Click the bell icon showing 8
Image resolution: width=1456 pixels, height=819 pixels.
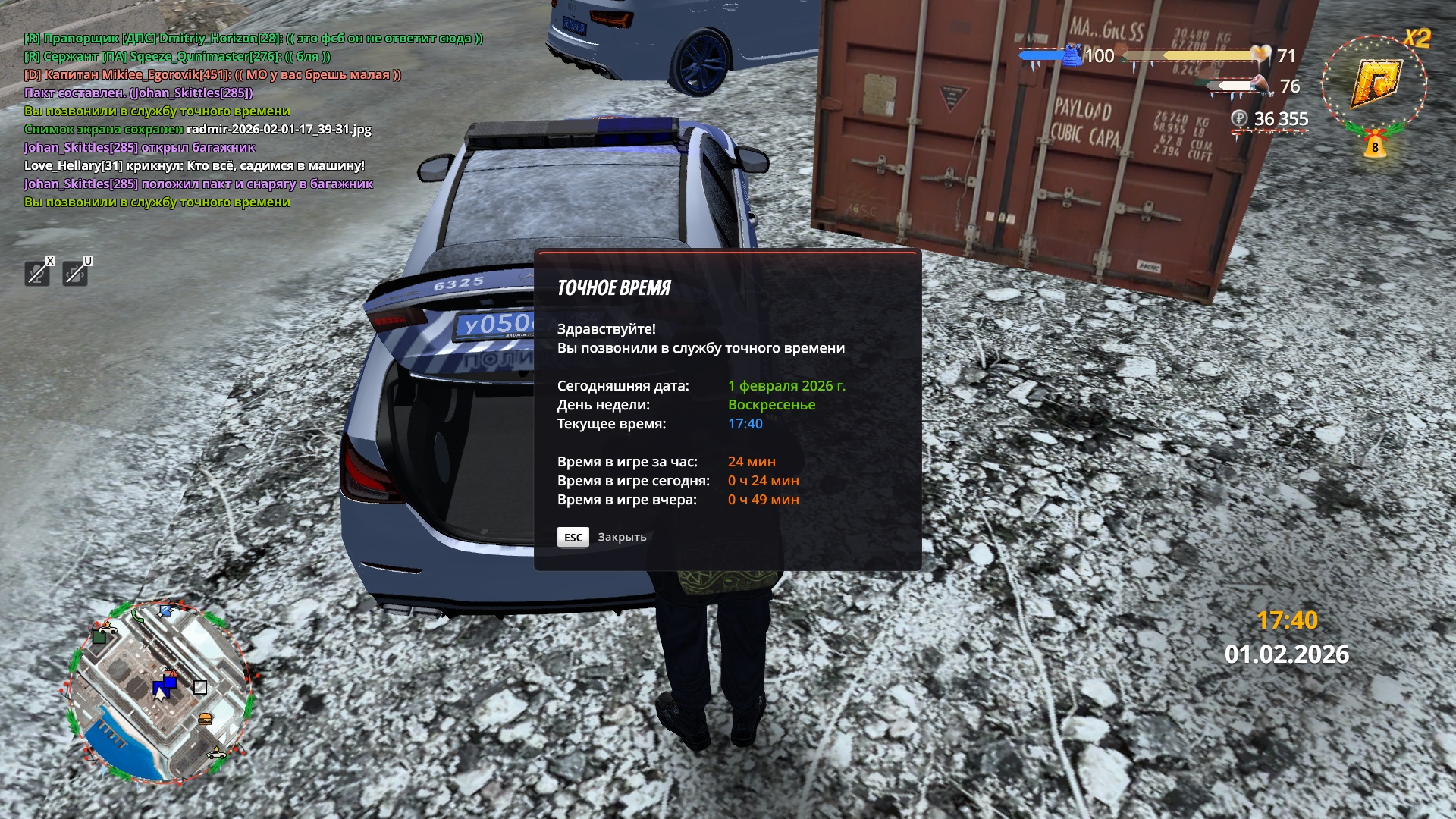pos(1375,146)
